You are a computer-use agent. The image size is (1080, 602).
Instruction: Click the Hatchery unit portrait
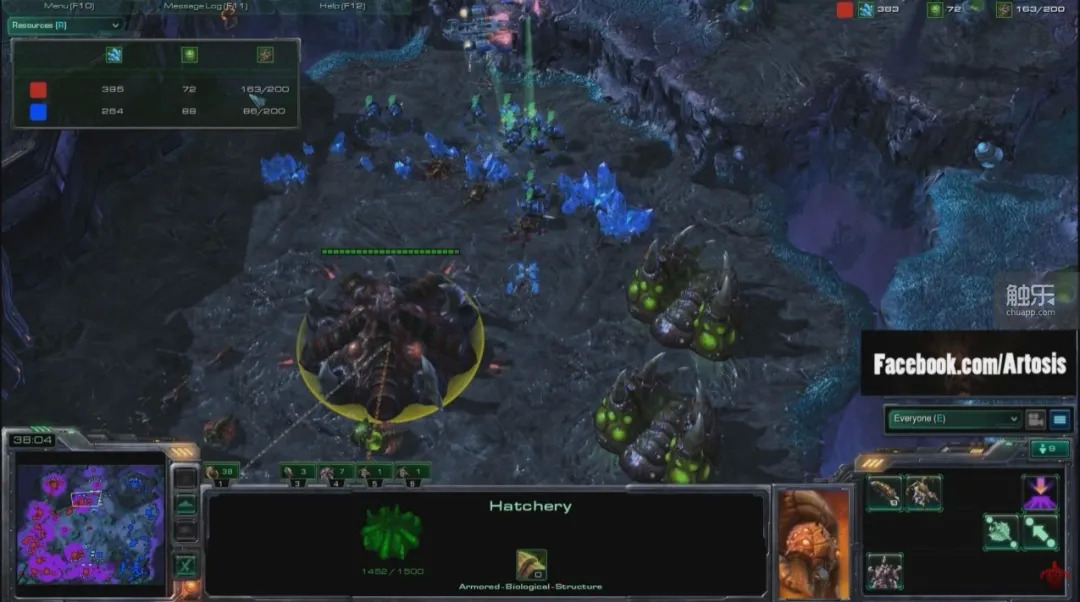pyautogui.click(x=813, y=543)
